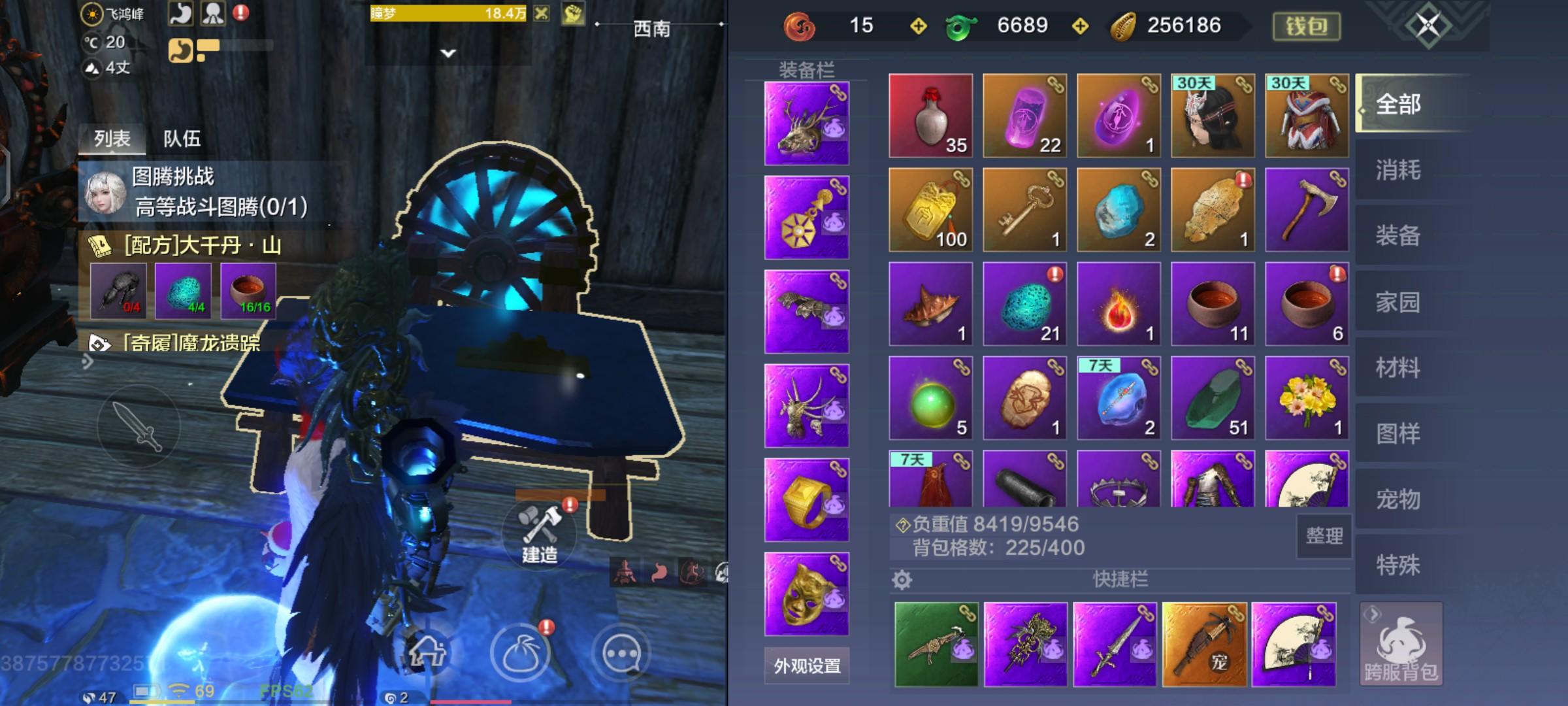Image resolution: width=1568 pixels, height=706 pixels.
Task: Select the red potion item stack of 35
Action: [x=930, y=116]
